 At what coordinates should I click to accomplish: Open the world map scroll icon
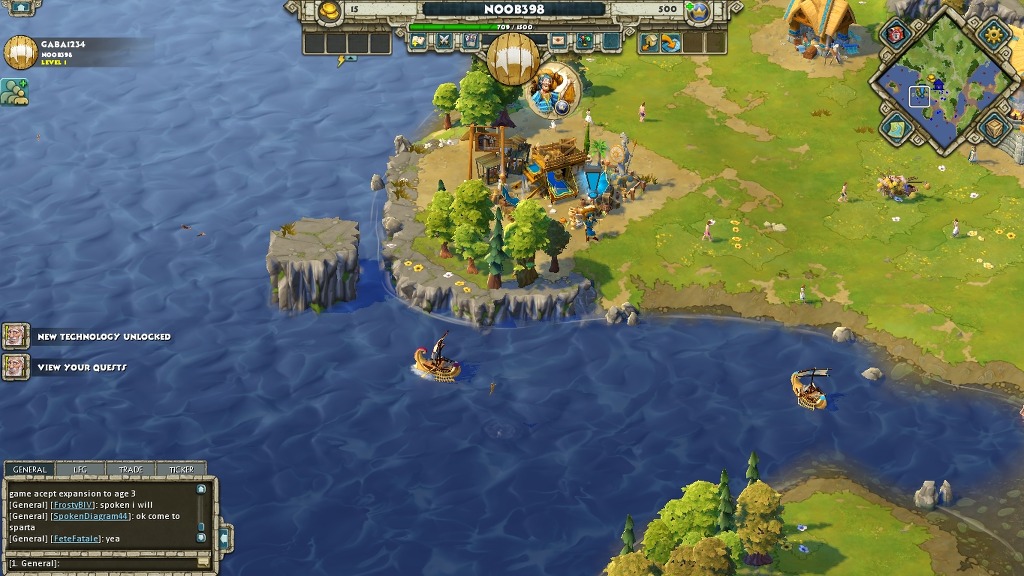894,127
